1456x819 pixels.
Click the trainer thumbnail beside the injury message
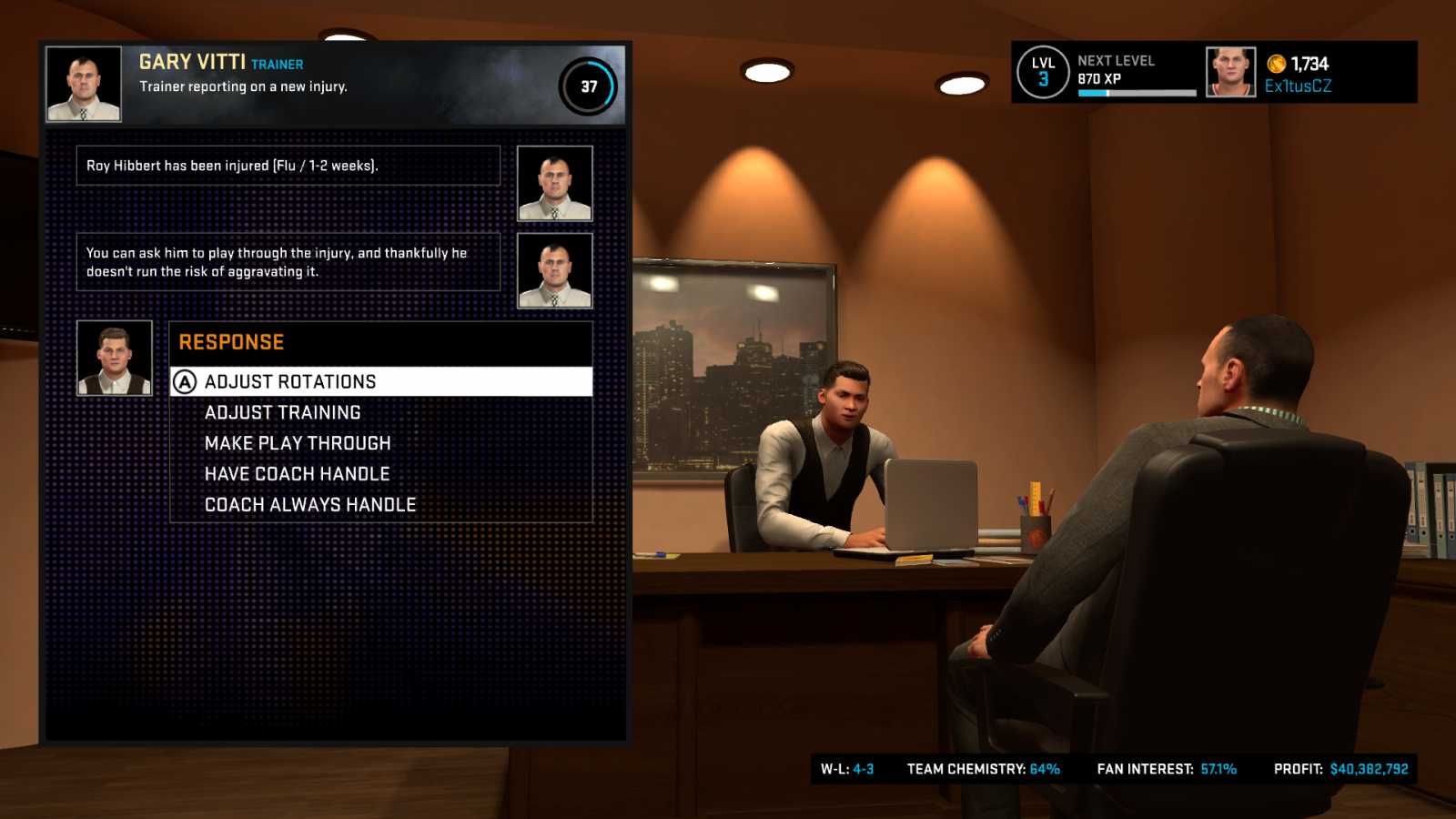click(x=554, y=183)
